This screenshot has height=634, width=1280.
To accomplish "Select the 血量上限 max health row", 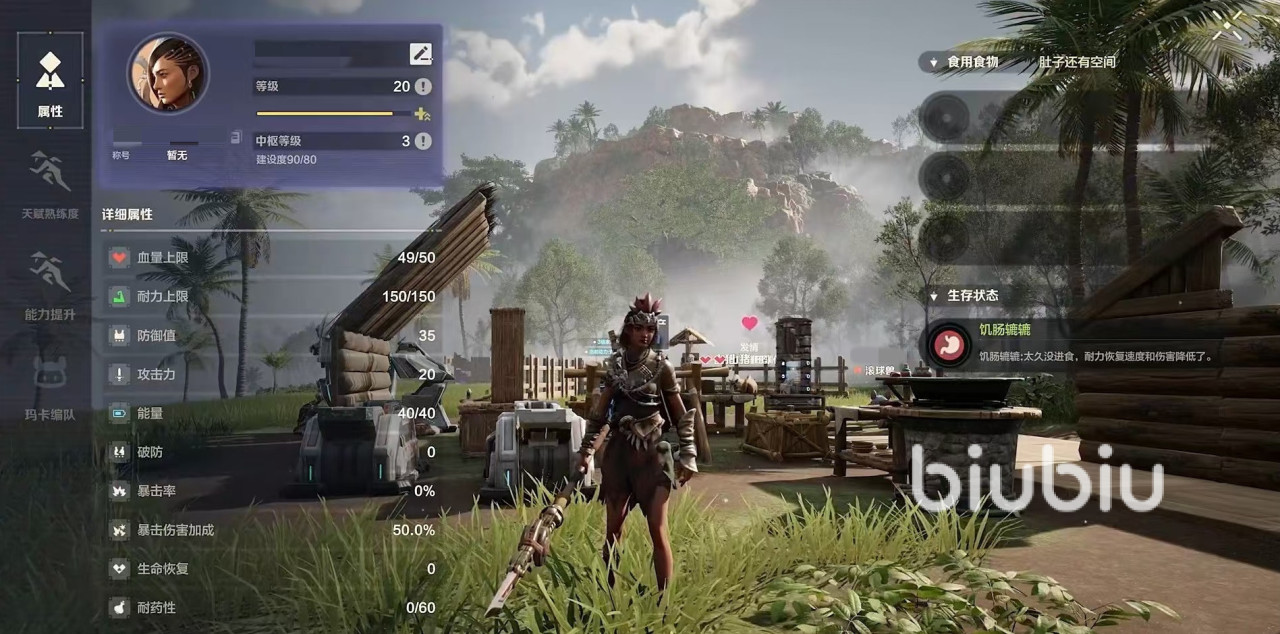I will pyautogui.click(x=272, y=258).
